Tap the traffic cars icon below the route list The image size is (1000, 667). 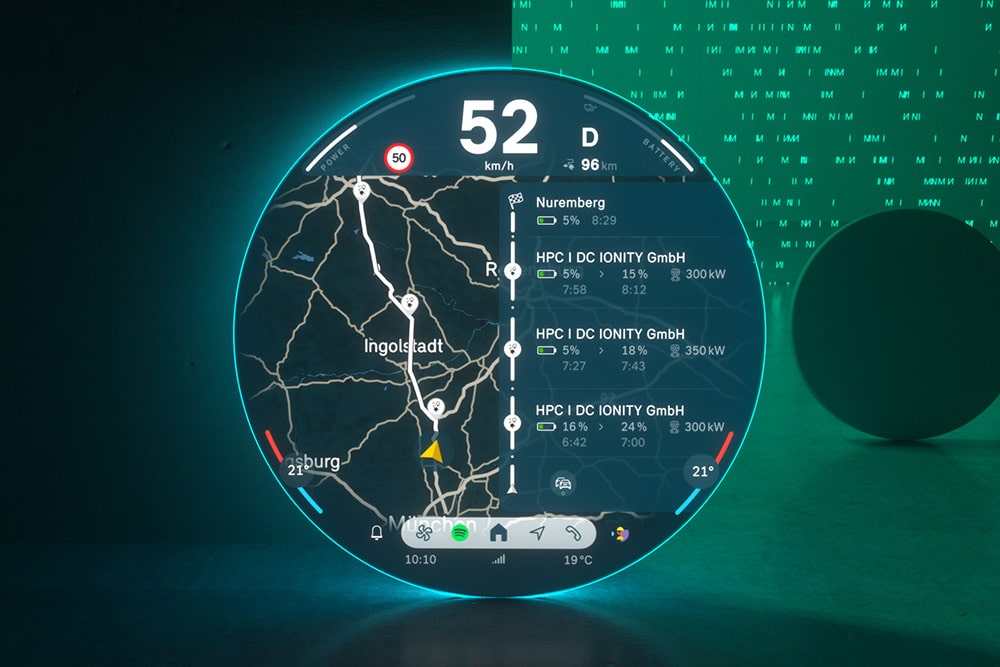click(x=563, y=485)
